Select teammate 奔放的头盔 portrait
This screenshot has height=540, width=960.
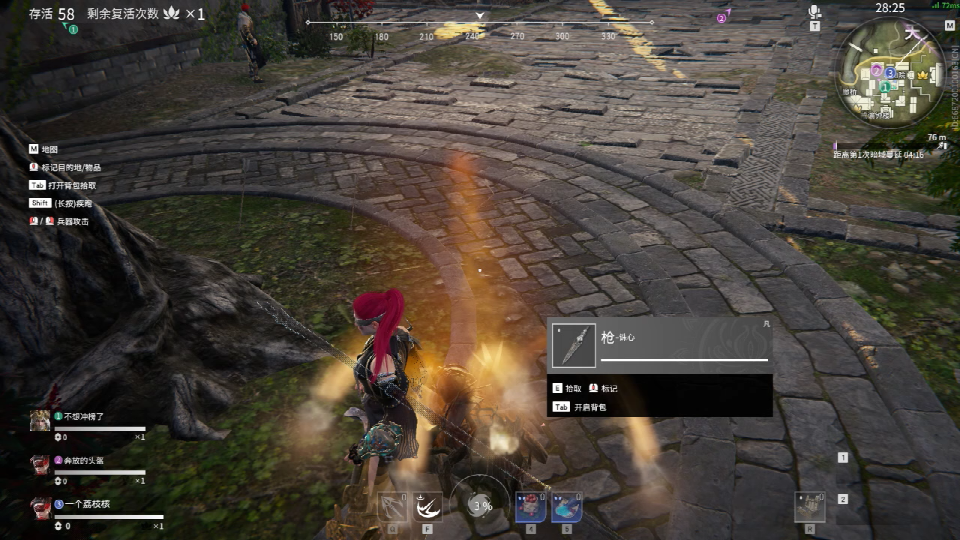pos(40,463)
